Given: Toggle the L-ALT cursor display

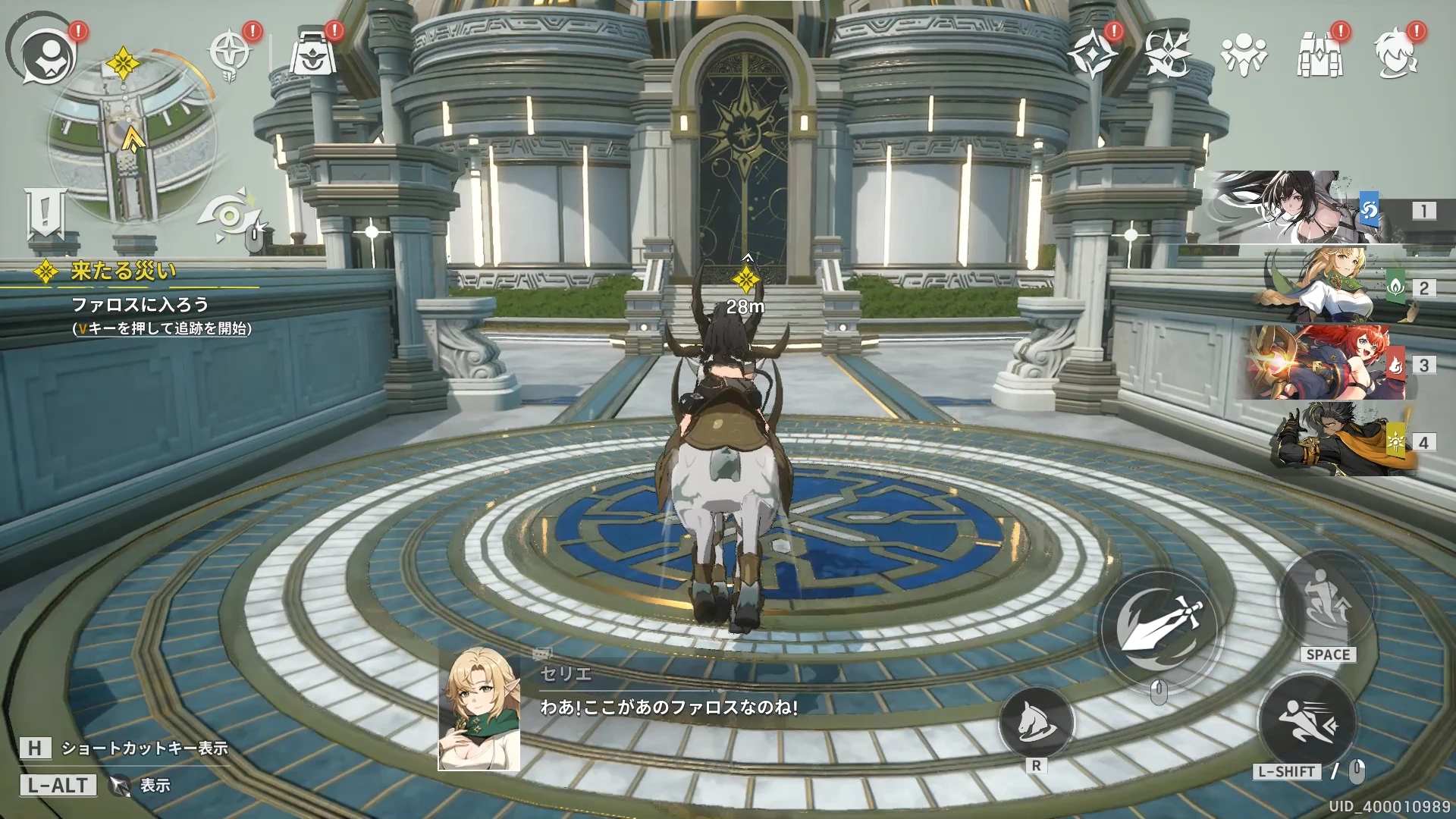Looking at the screenshot, I should point(59,785).
